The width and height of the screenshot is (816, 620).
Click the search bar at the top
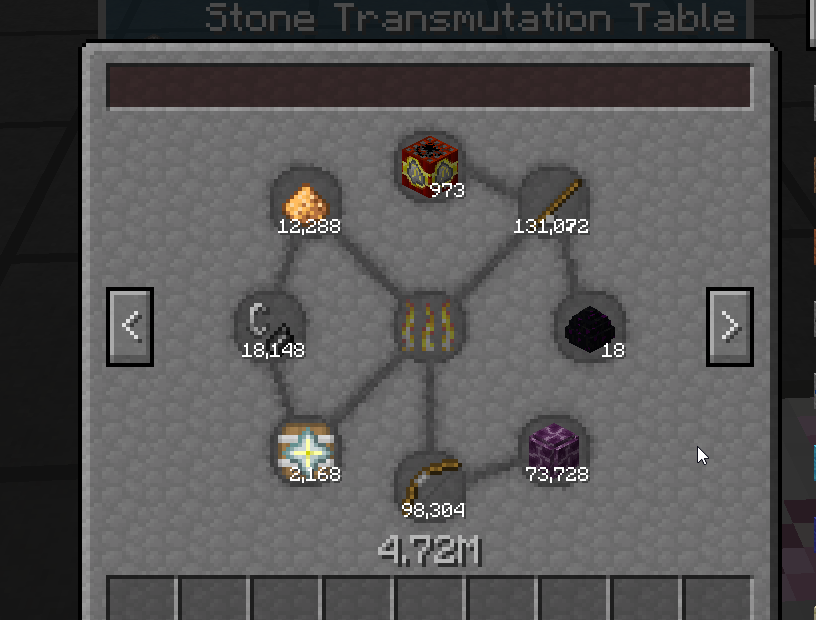(x=428, y=87)
